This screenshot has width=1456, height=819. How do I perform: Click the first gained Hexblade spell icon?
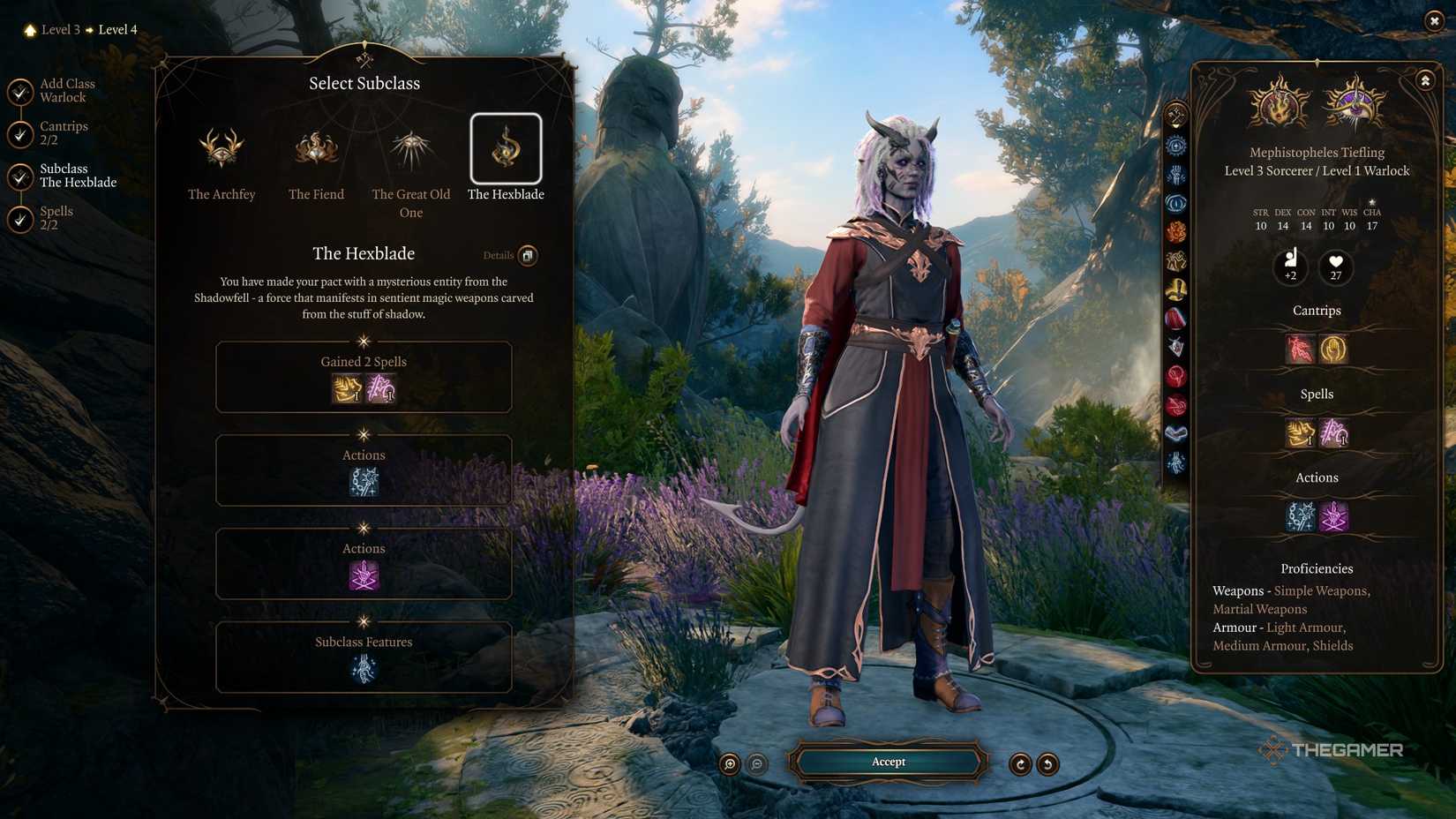(x=345, y=388)
